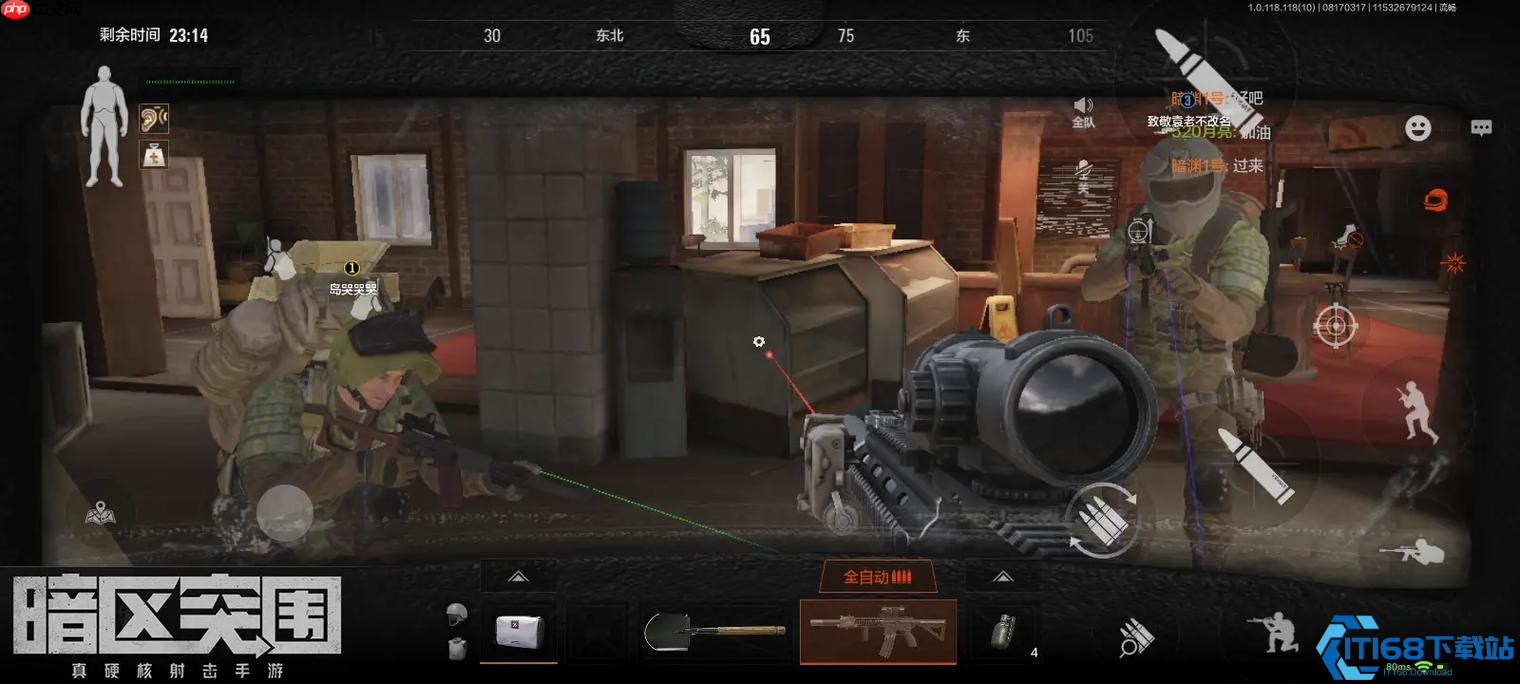Viewport: 1520px width, 684px height.
Task: Tap the body health status figure
Action: 103,126
